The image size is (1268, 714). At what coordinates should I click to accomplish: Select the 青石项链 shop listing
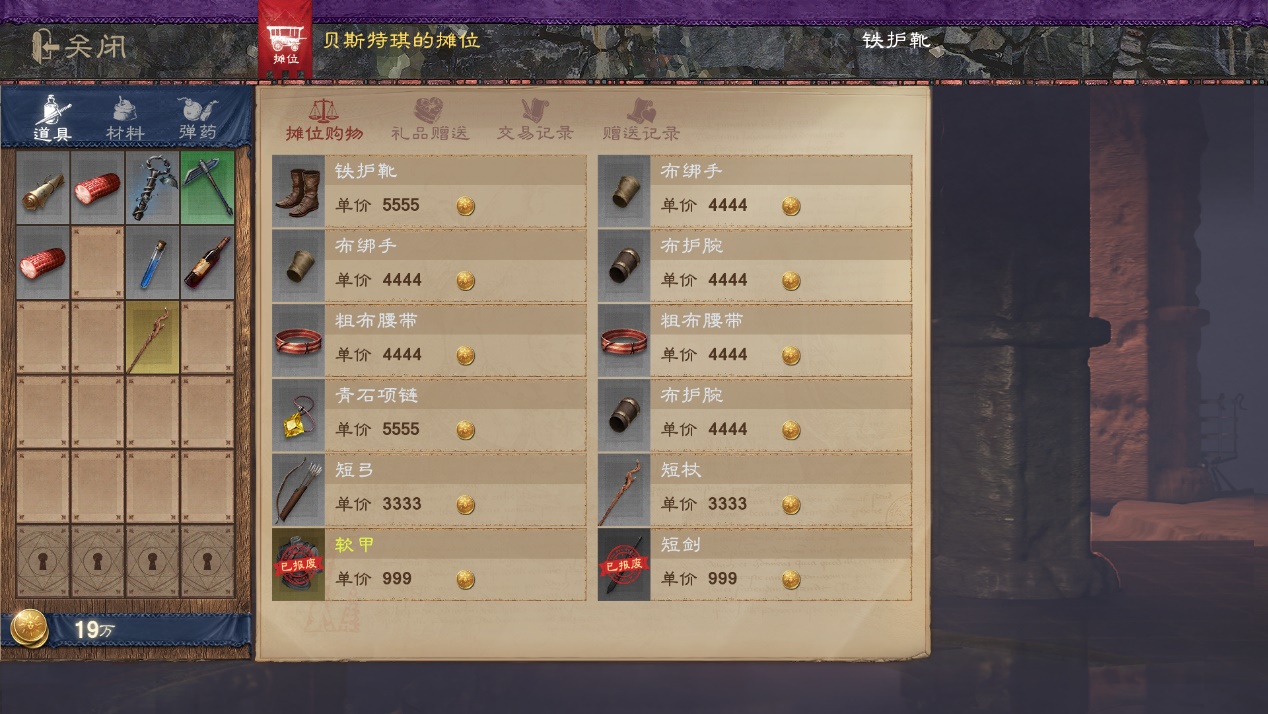coord(429,414)
